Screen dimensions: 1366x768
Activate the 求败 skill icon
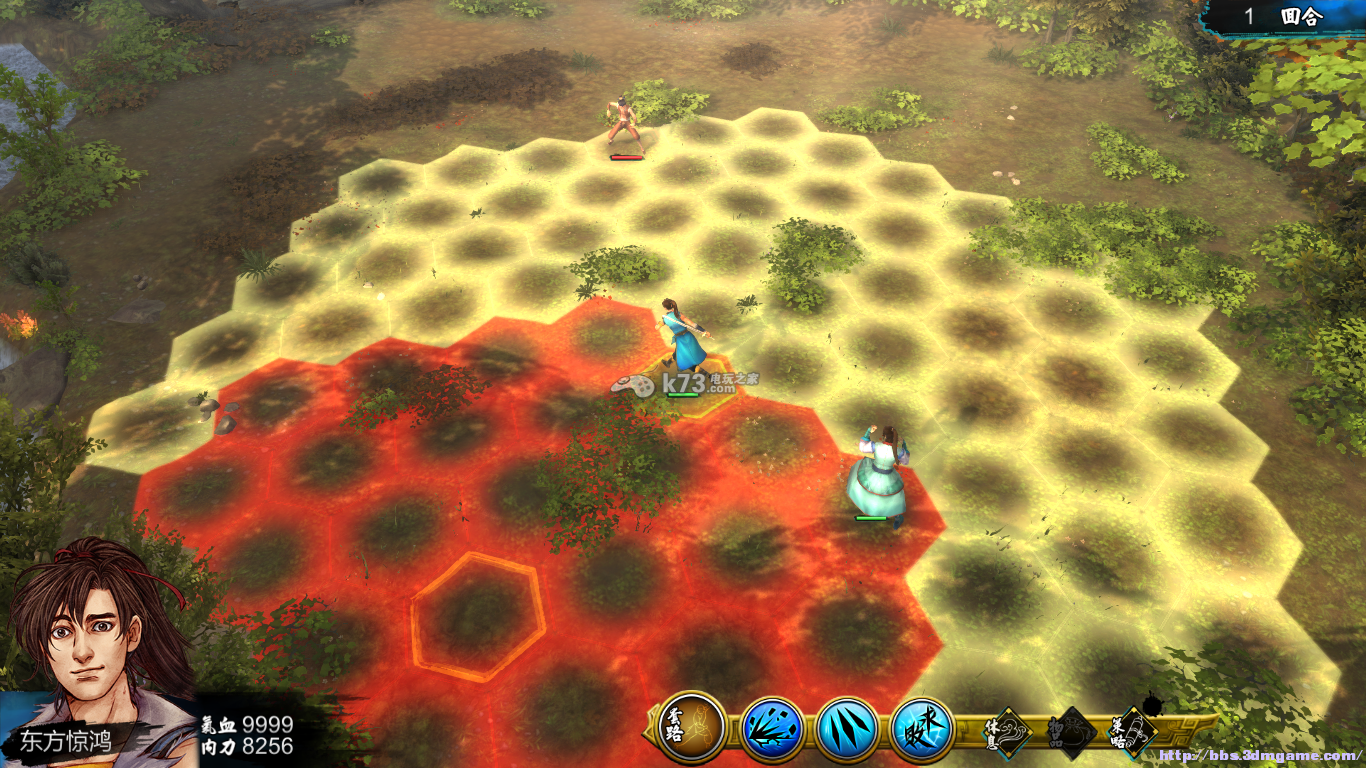922,728
